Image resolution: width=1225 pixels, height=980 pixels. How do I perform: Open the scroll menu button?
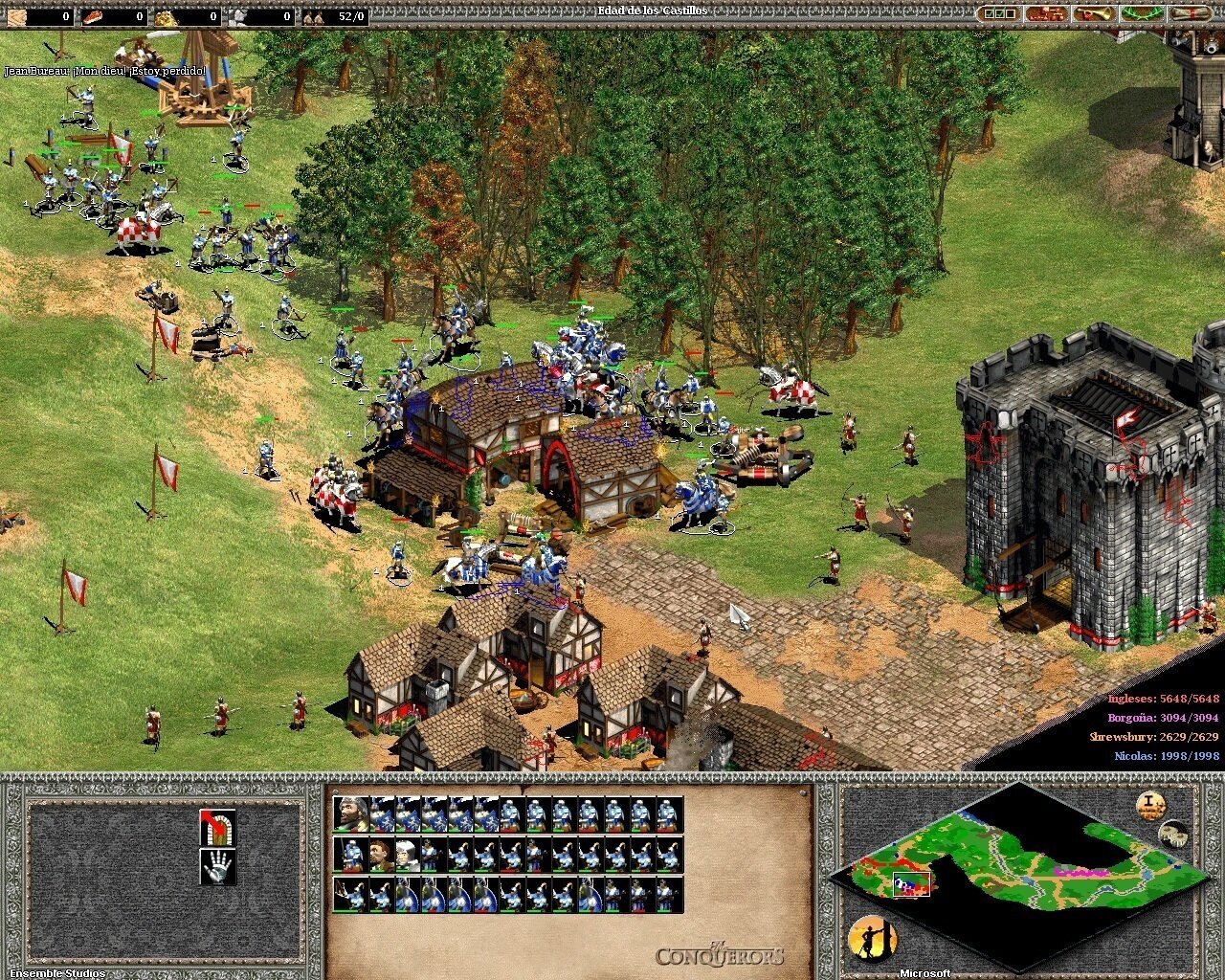tap(1191, 14)
